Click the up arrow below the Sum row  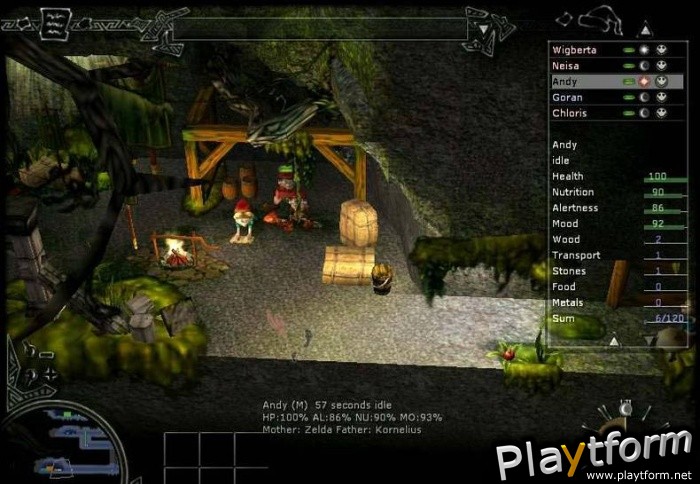pyautogui.click(x=614, y=341)
